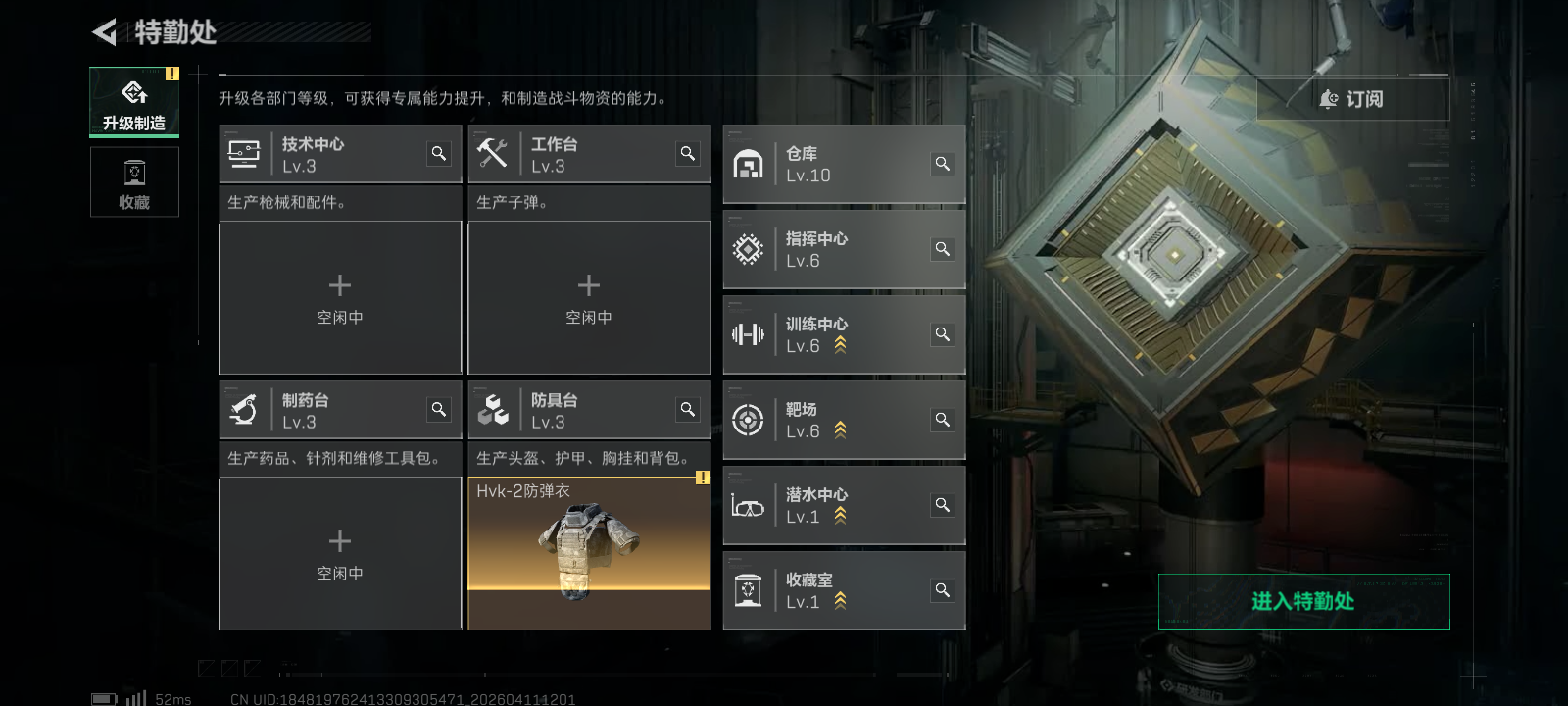Enter via the 进入特勤处 button
The image size is (1568, 706).
(x=1303, y=601)
